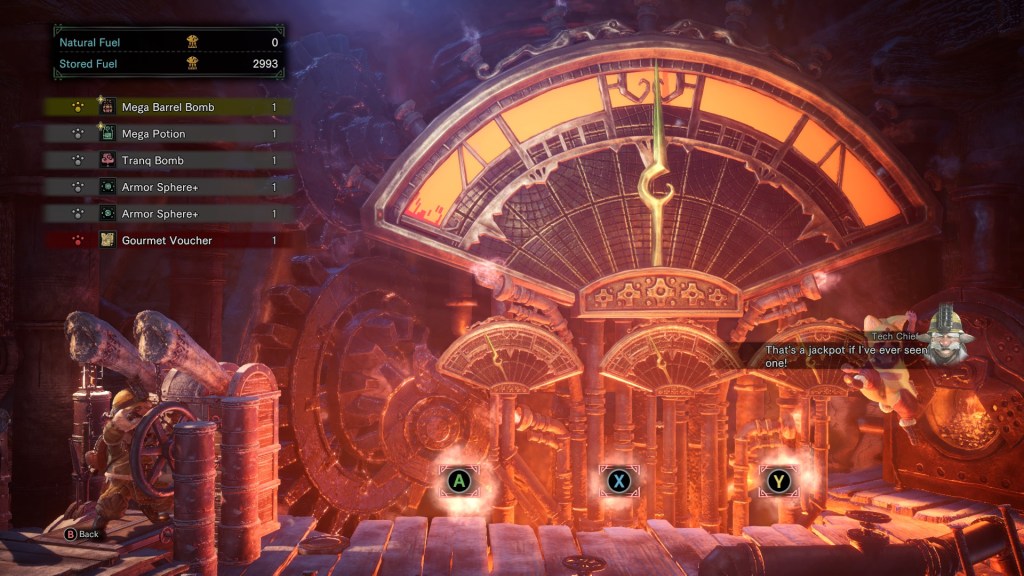Click the Tranq Bomb reward row
1024x576 pixels.
tap(168, 160)
